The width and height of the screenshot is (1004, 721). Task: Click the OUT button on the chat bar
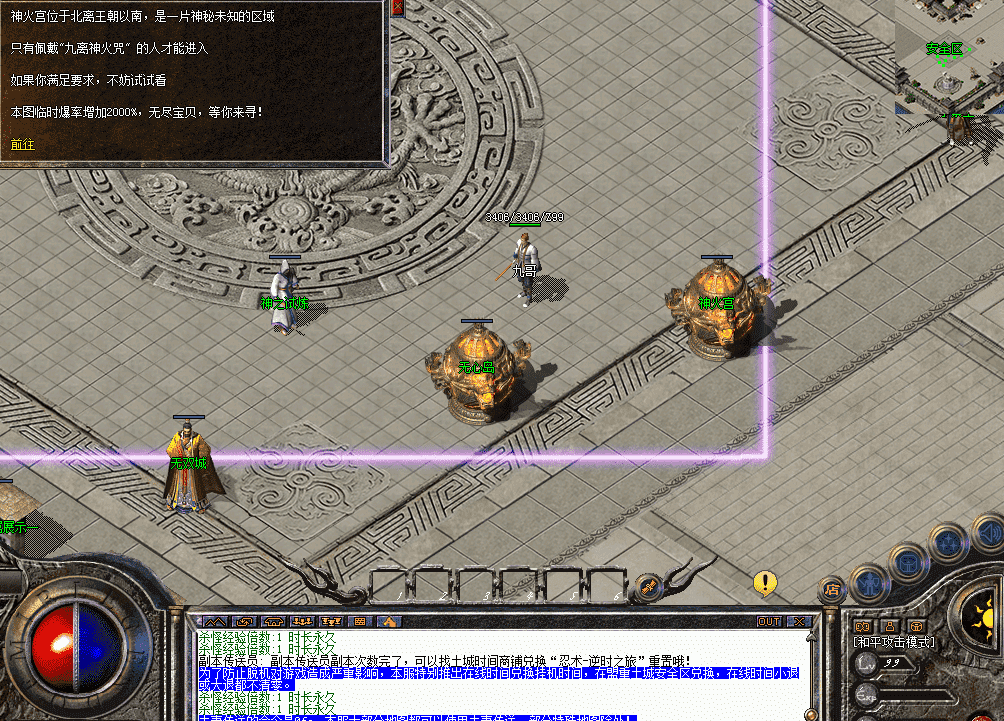coord(768,621)
